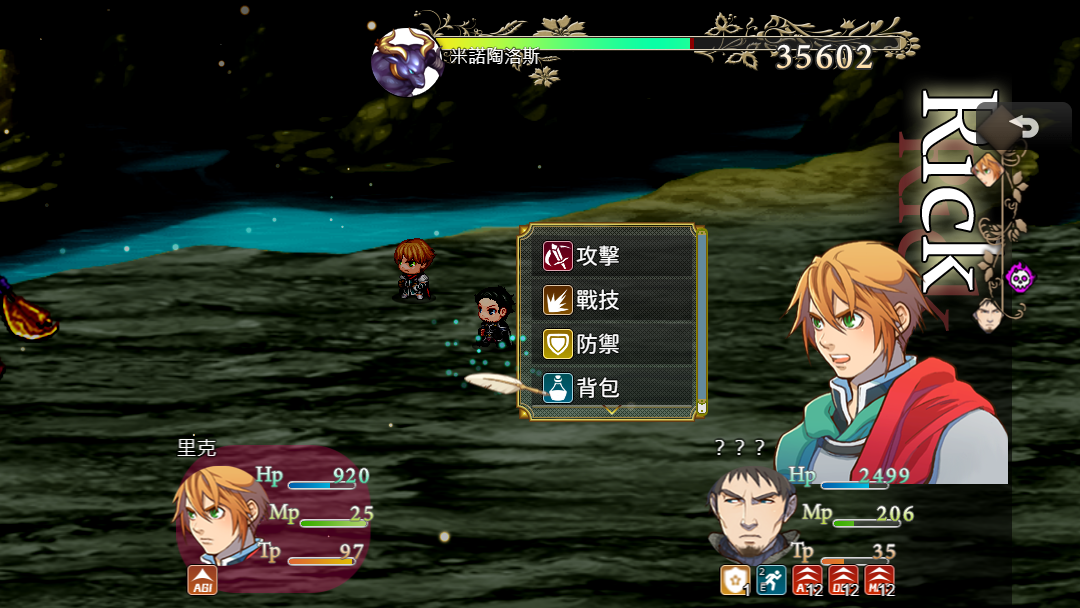This screenshot has height=608, width=1080.
Task: Click the purple skull turn order marker
Action: (1019, 276)
